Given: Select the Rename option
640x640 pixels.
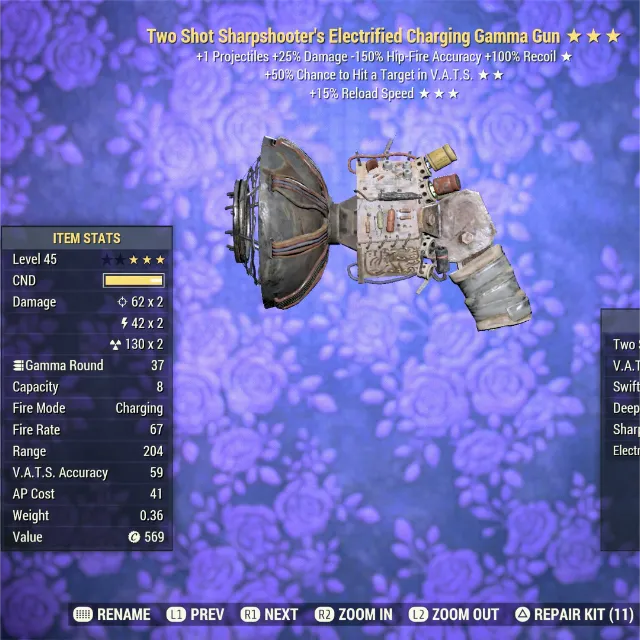Looking at the screenshot, I should (112, 615).
